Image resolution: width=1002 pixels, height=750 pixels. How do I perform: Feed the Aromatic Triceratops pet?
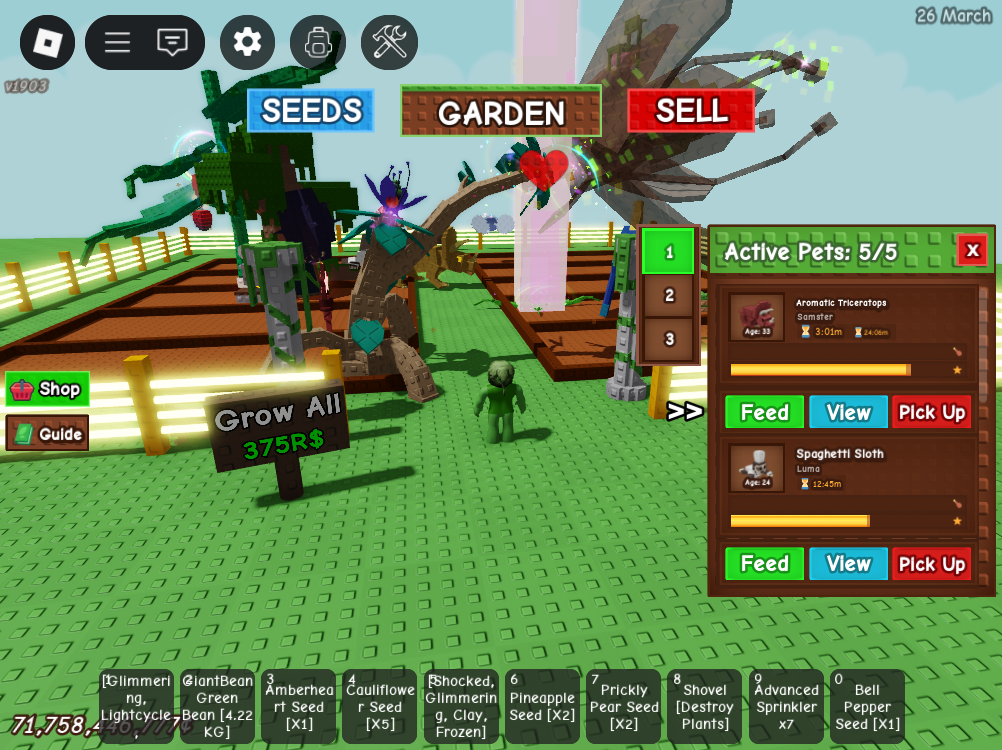[764, 412]
